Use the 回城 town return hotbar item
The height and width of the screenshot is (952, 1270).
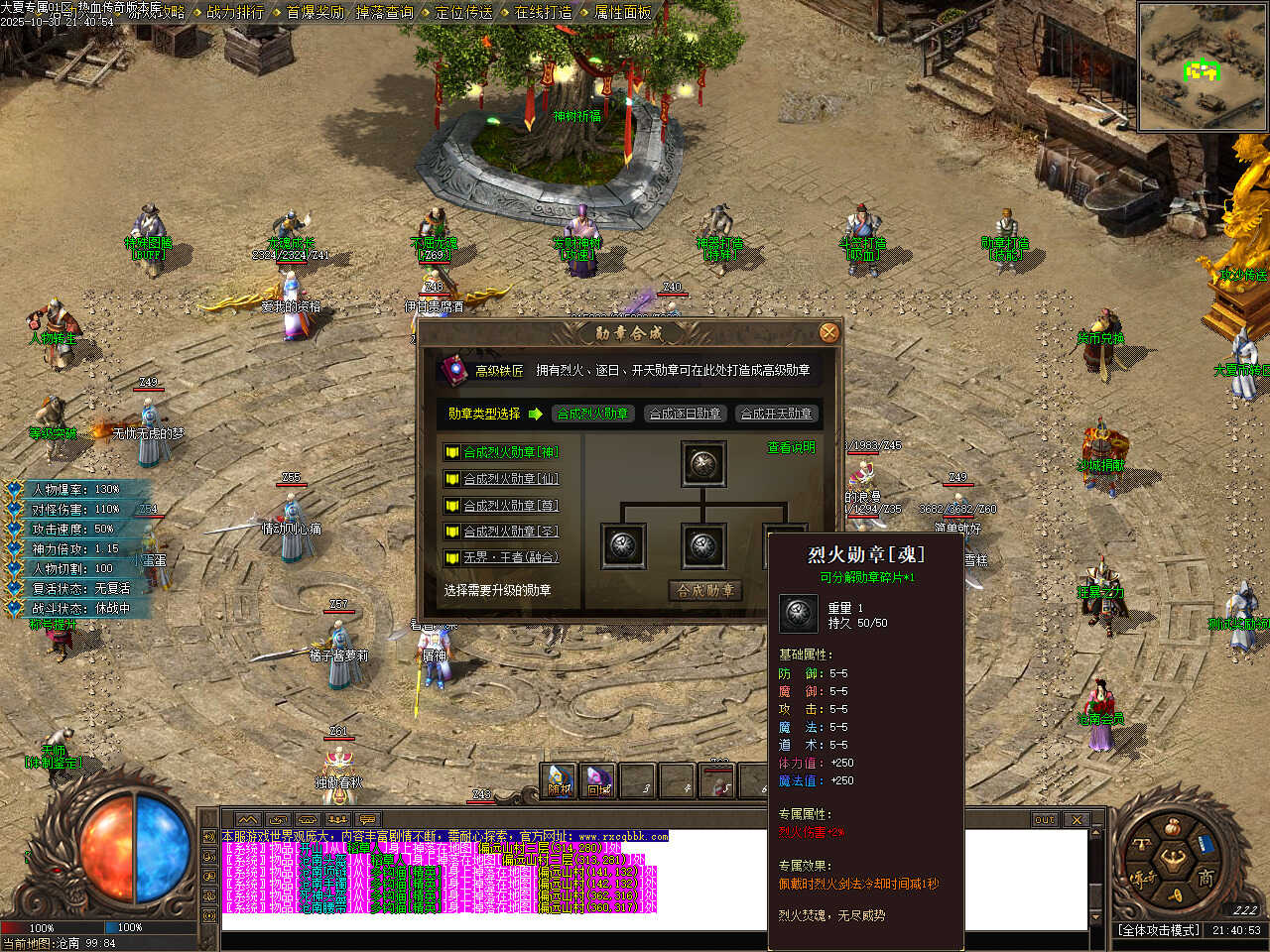(x=598, y=780)
